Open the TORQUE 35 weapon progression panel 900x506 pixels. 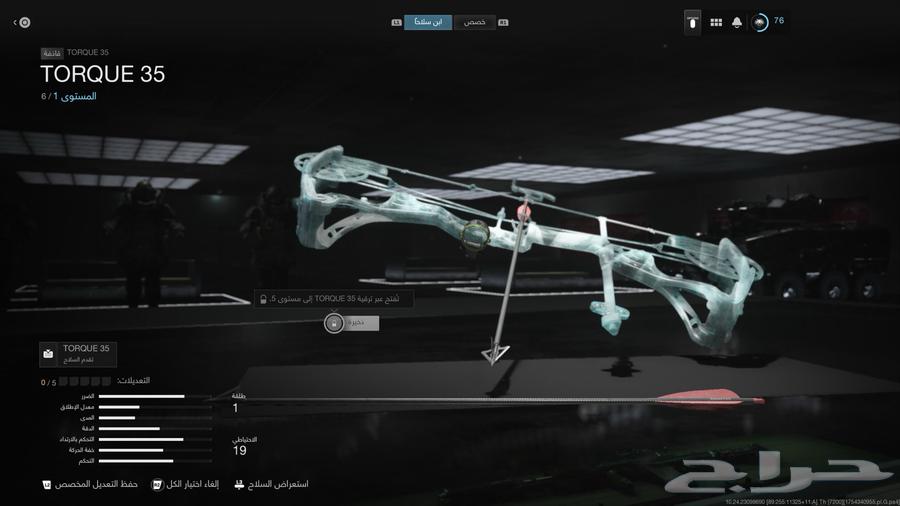click(x=78, y=353)
